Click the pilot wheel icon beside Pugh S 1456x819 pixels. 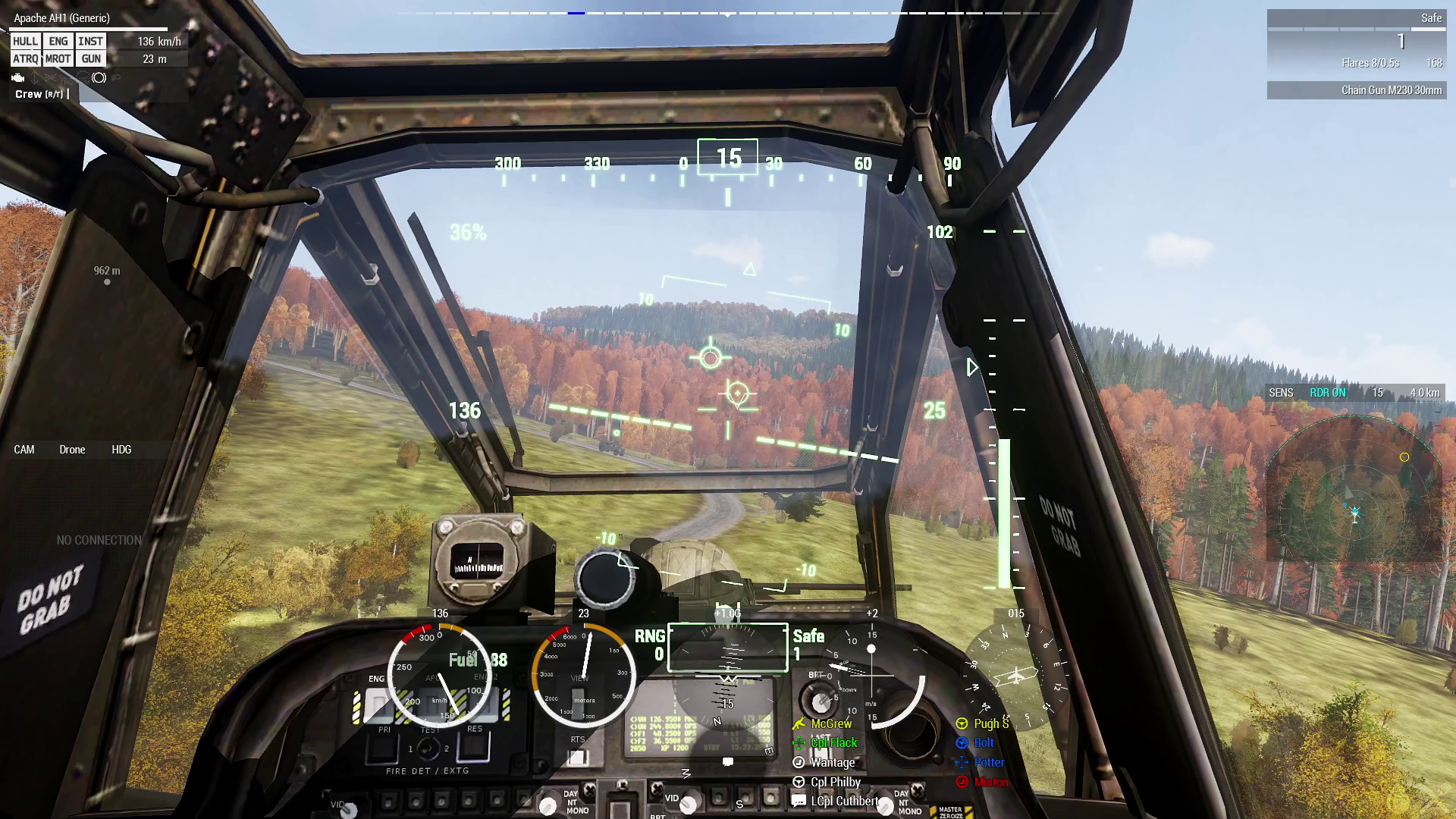(962, 723)
